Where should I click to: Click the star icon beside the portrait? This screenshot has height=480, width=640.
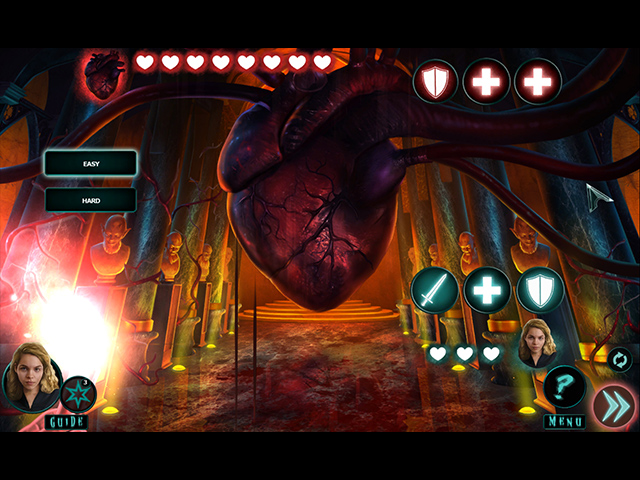(x=79, y=393)
